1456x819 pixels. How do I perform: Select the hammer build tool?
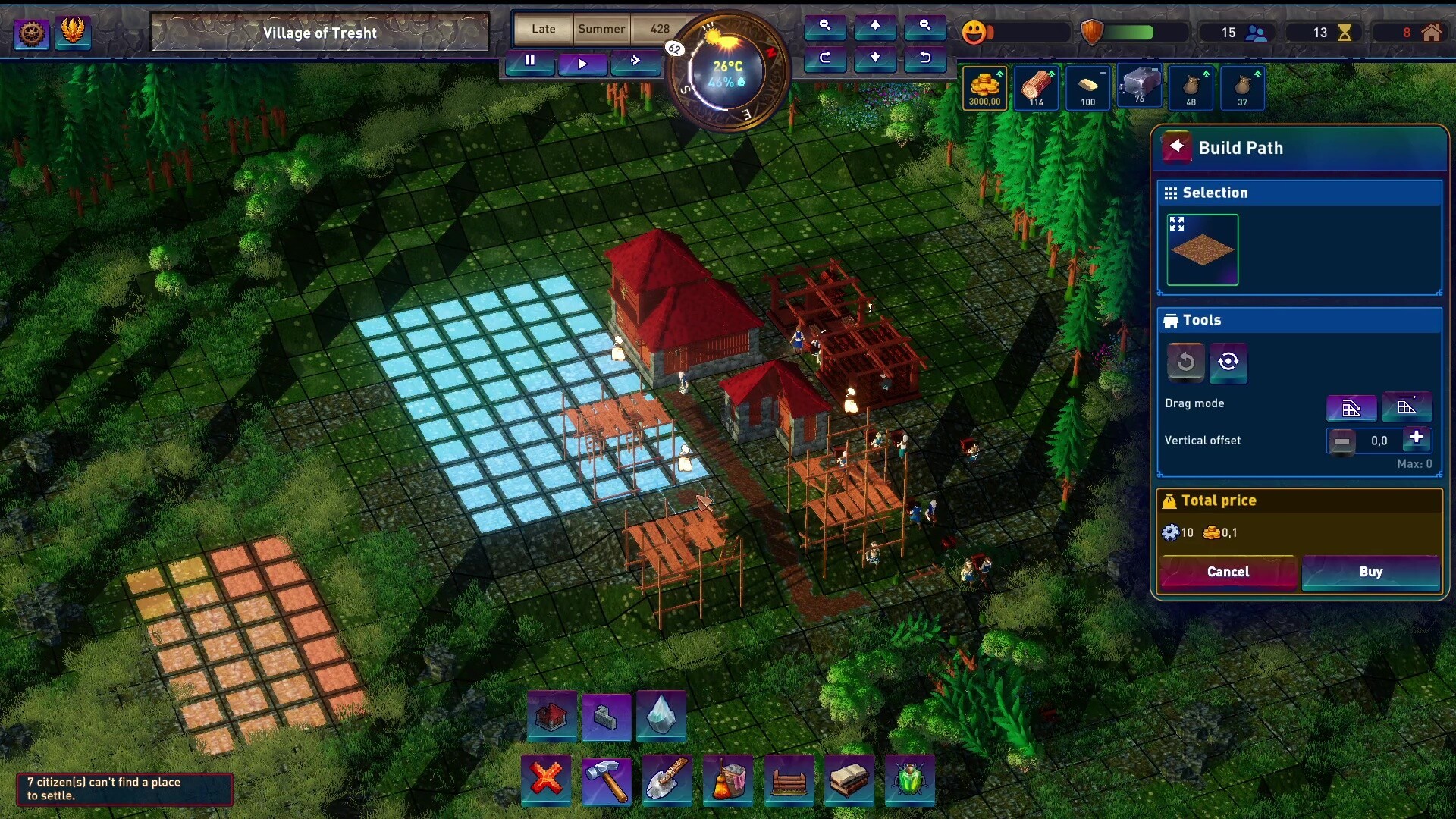607,779
